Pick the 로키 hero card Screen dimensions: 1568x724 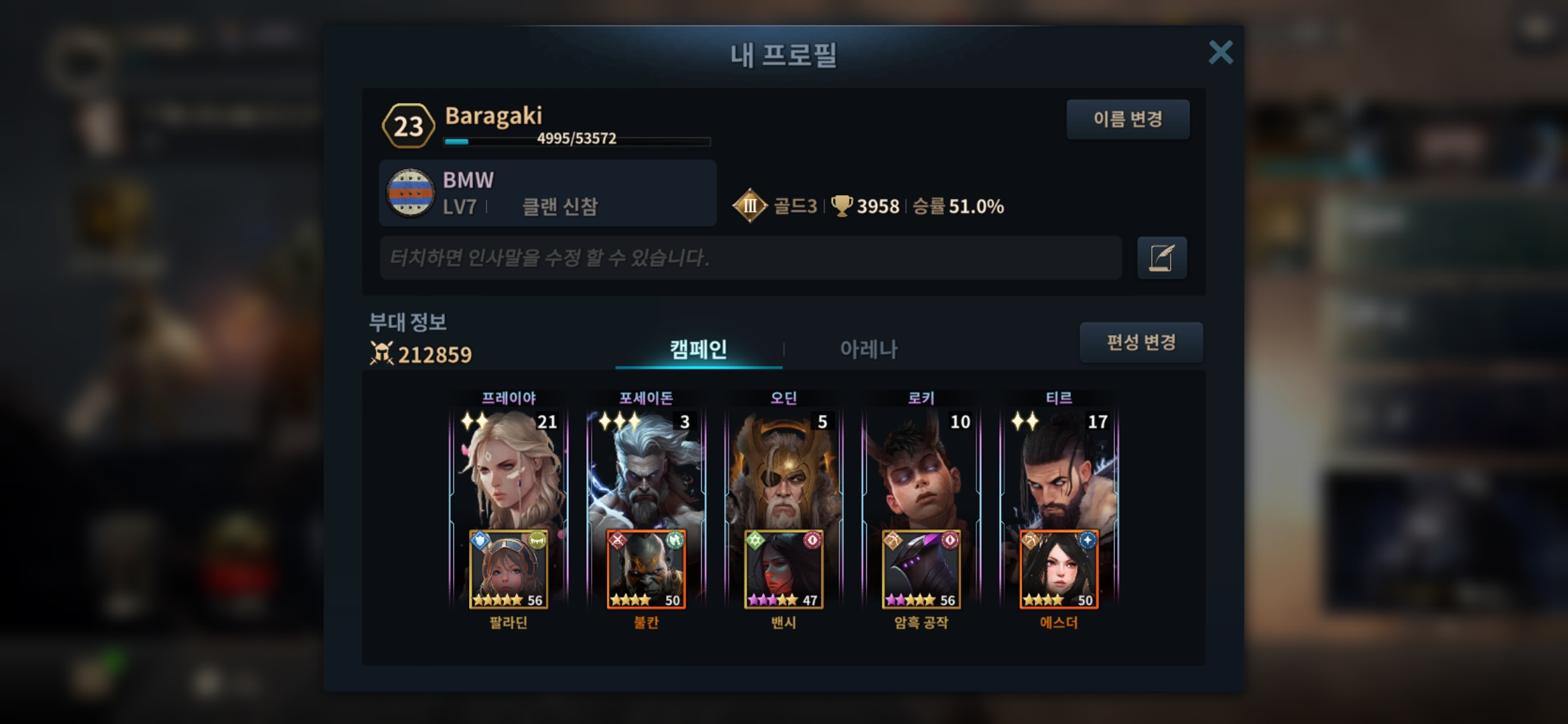(921, 469)
